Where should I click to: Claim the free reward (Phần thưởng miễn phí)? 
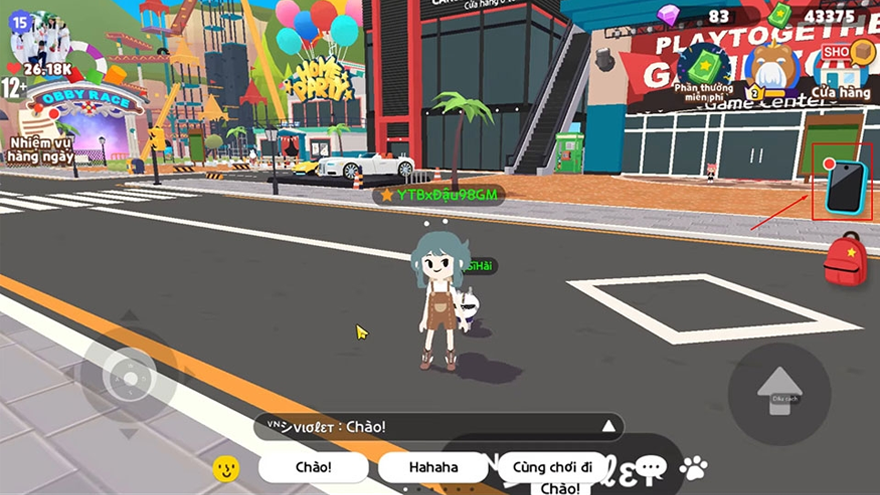(x=703, y=68)
